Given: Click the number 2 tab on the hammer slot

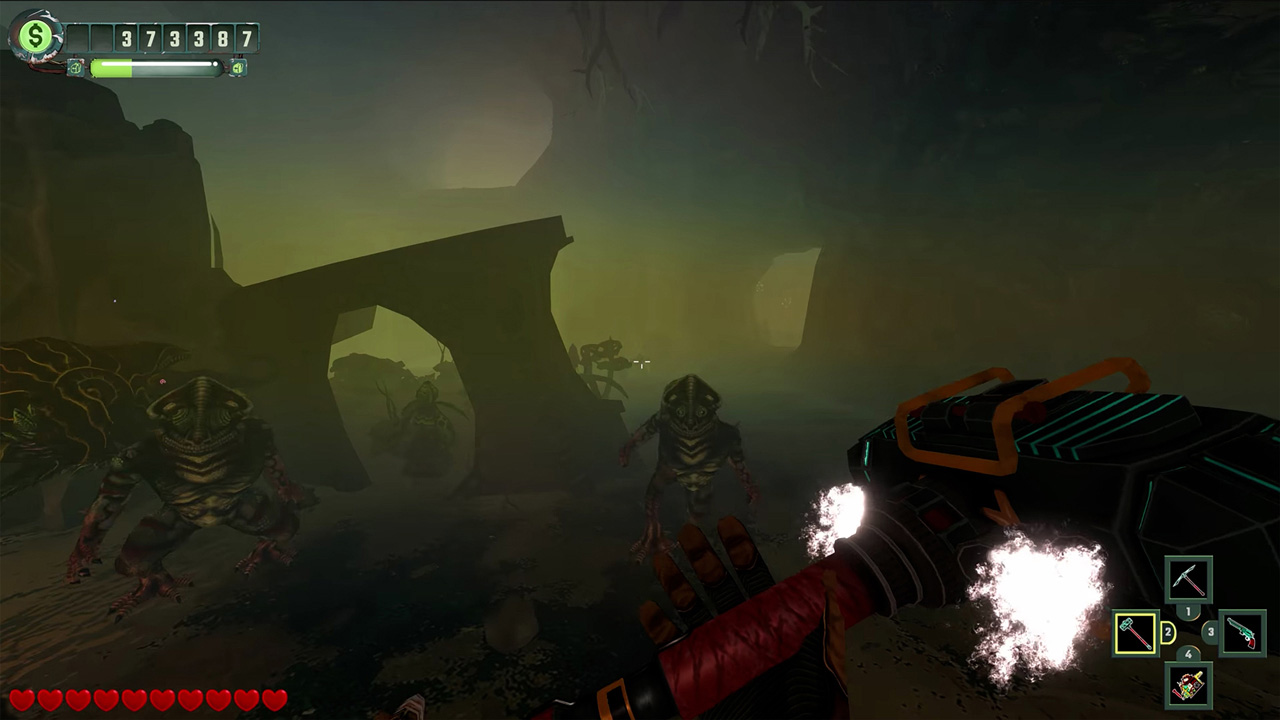Looking at the screenshot, I should click(x=1168, y=631).
